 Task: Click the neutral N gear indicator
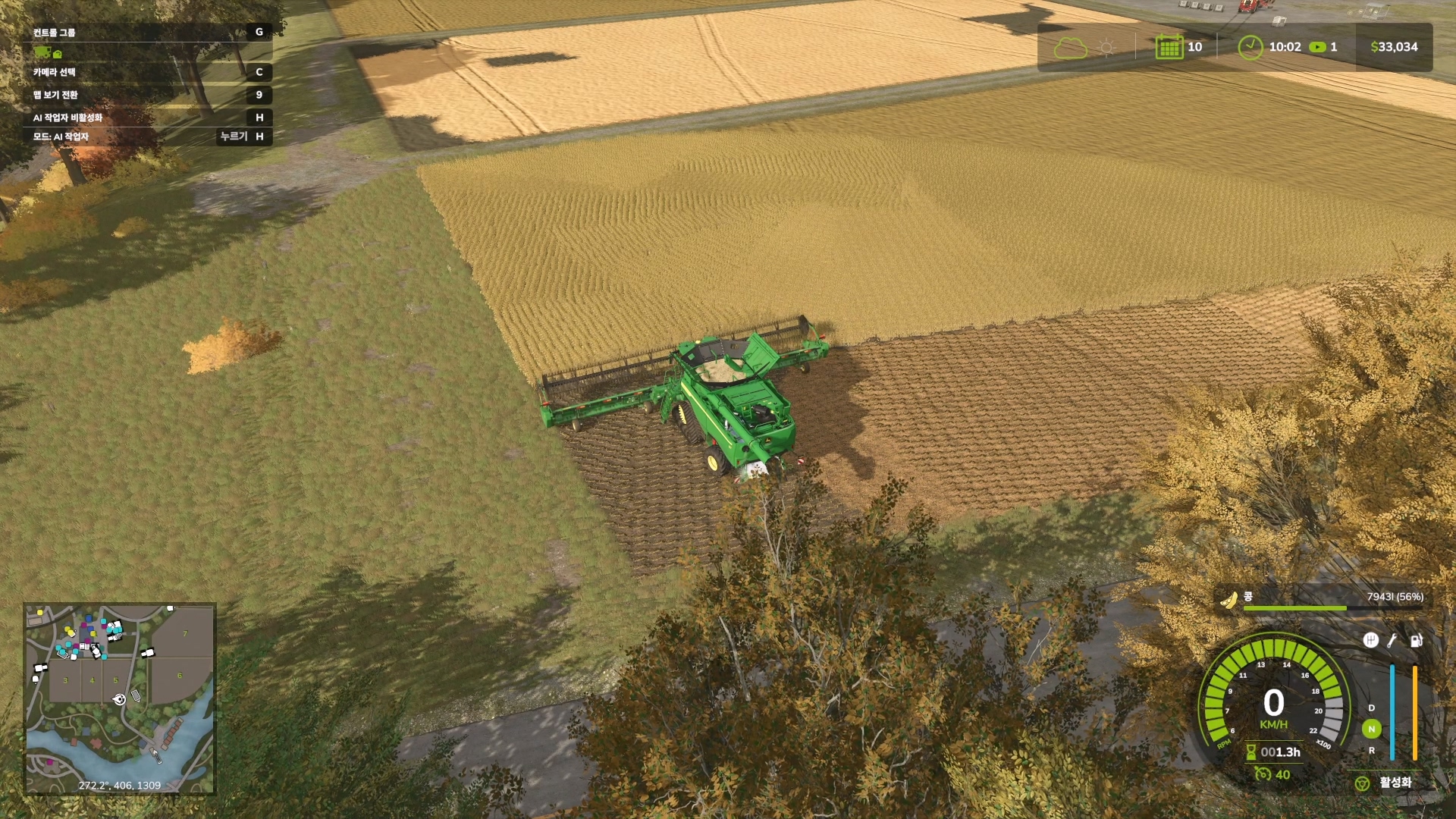coord(1371,729)
